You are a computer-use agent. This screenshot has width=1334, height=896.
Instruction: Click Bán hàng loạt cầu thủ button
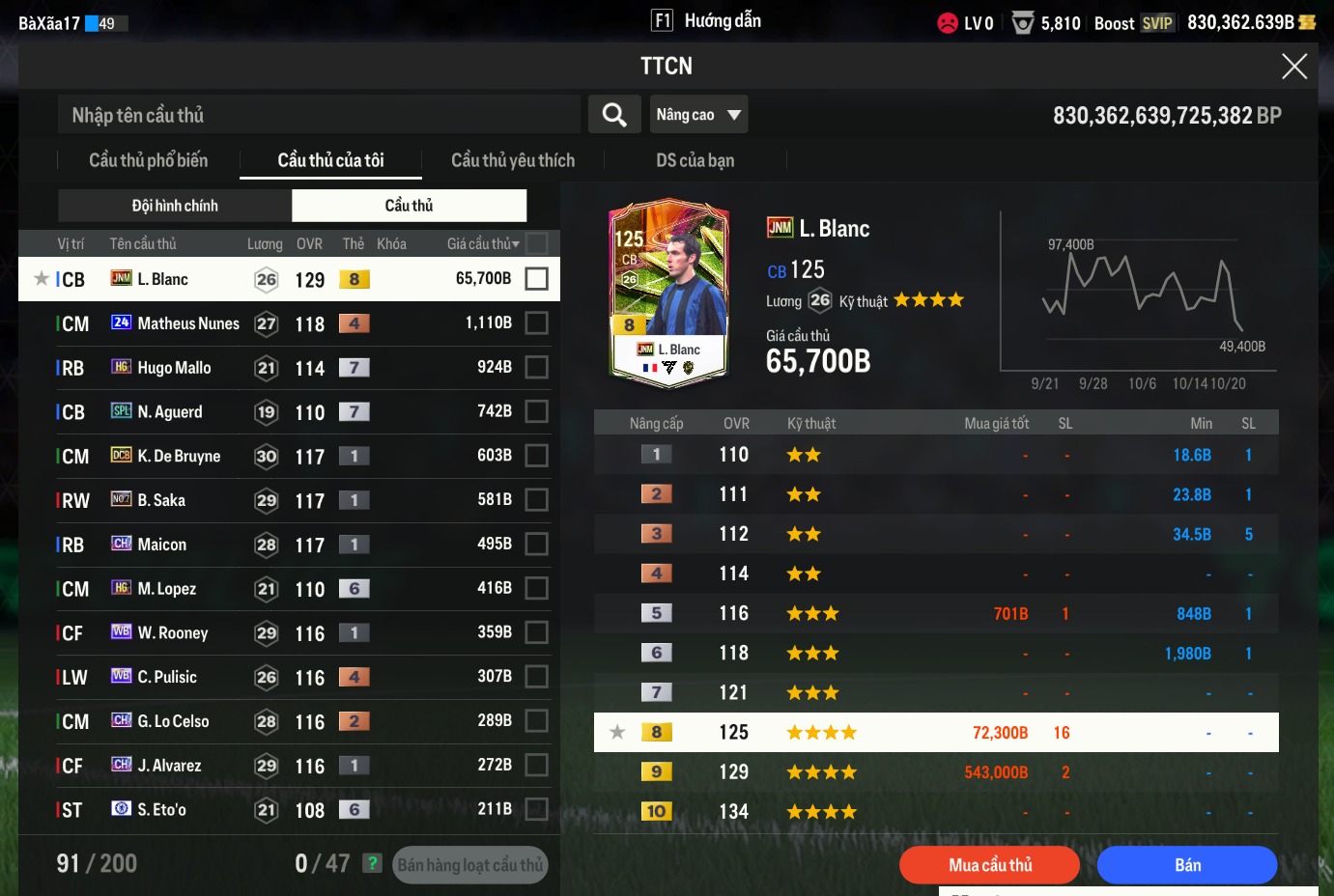470,865
